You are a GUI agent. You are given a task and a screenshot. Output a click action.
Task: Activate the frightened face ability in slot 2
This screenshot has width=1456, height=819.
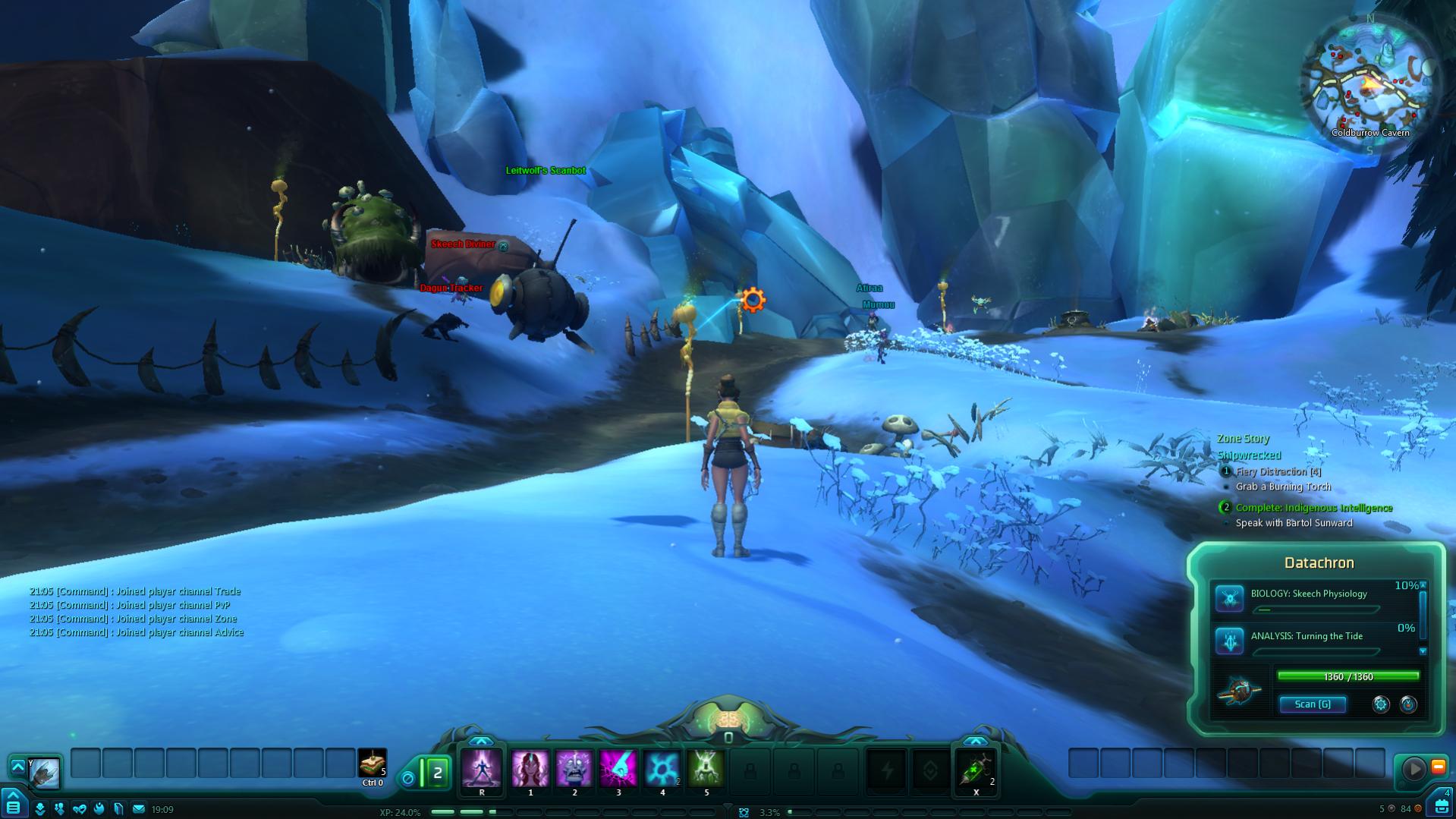coord(574,769)
